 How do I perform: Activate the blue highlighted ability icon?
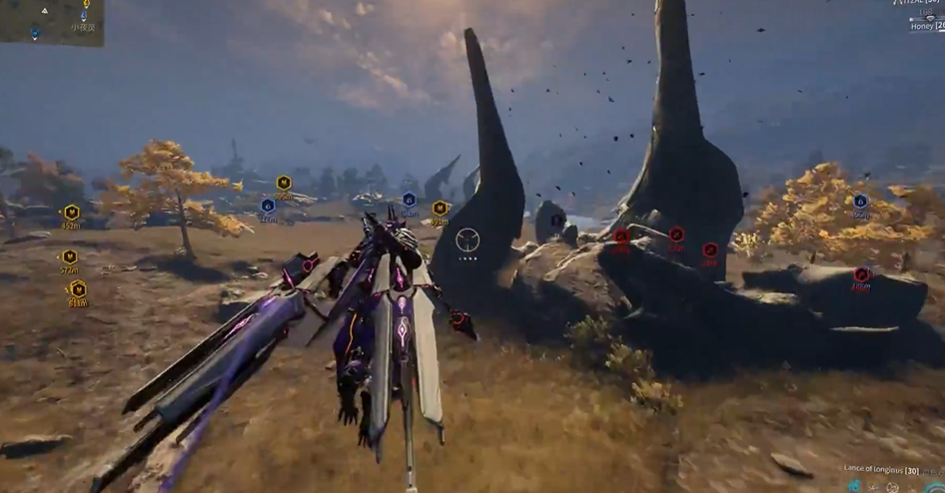point(856,486)
